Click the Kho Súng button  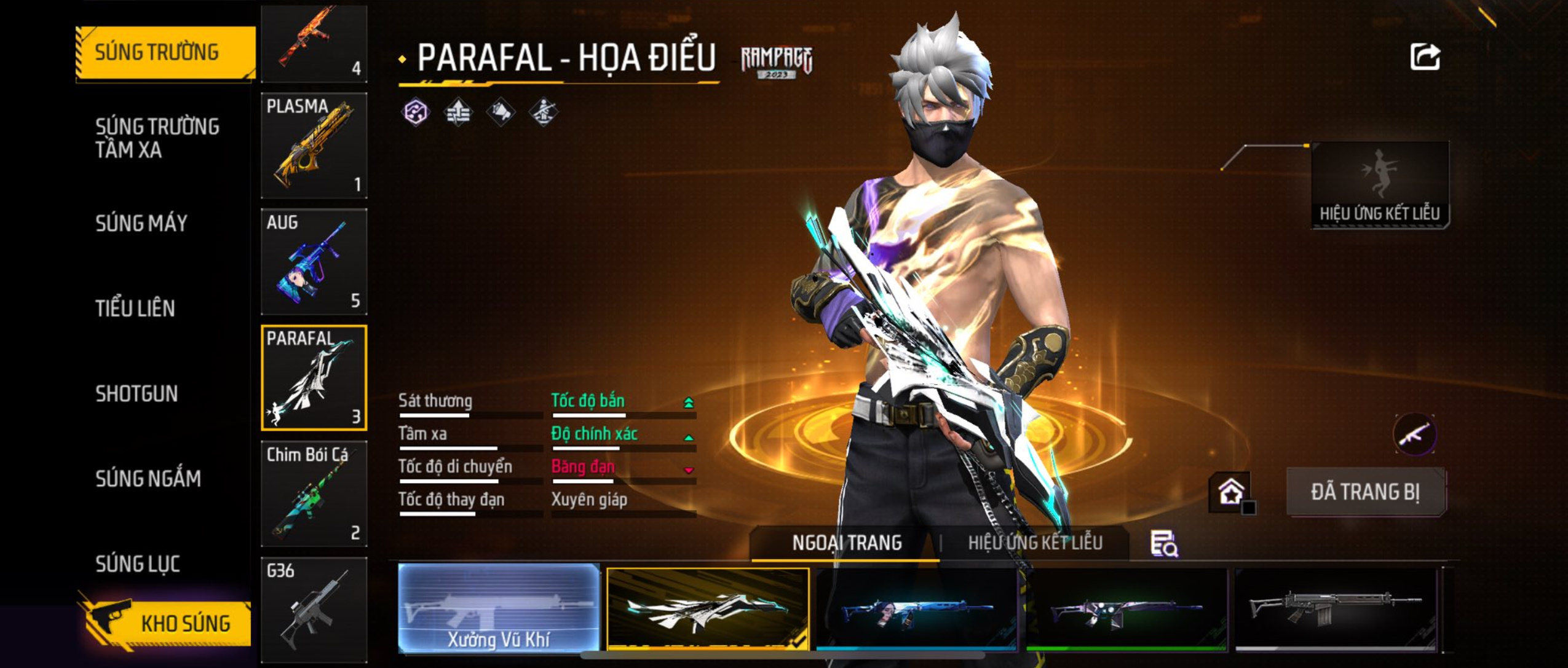pyautogui.click(x=166, y=623)
